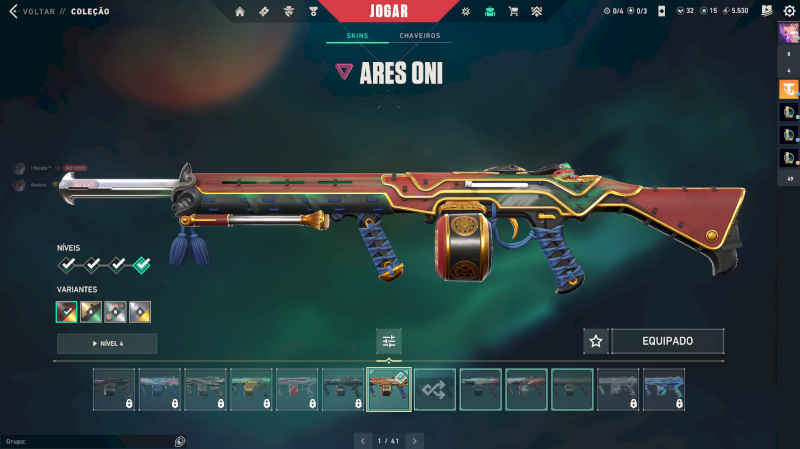The height and width of the screenshot is (449, 800).
Task: Play the Nível 4 preview video
Action: click(x=107, y=344)
